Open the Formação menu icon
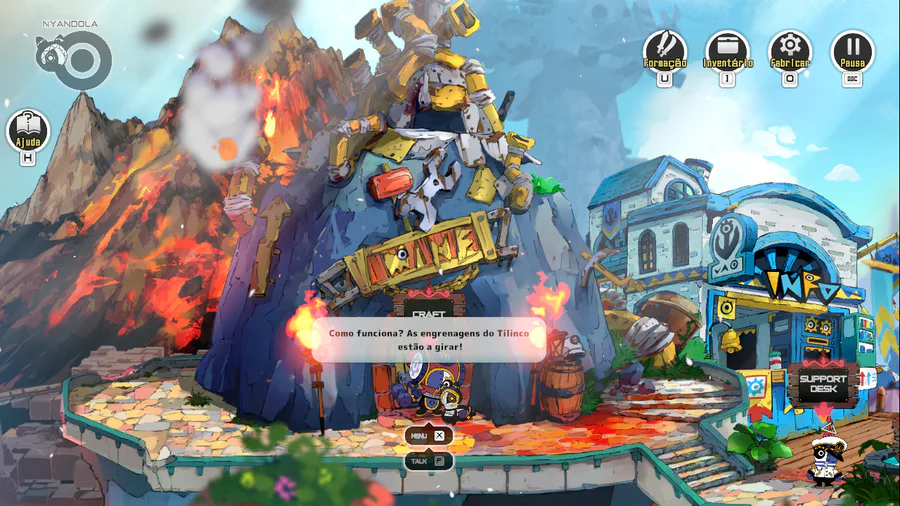This screenshot has height=506, width=900. tap(664, 49)
